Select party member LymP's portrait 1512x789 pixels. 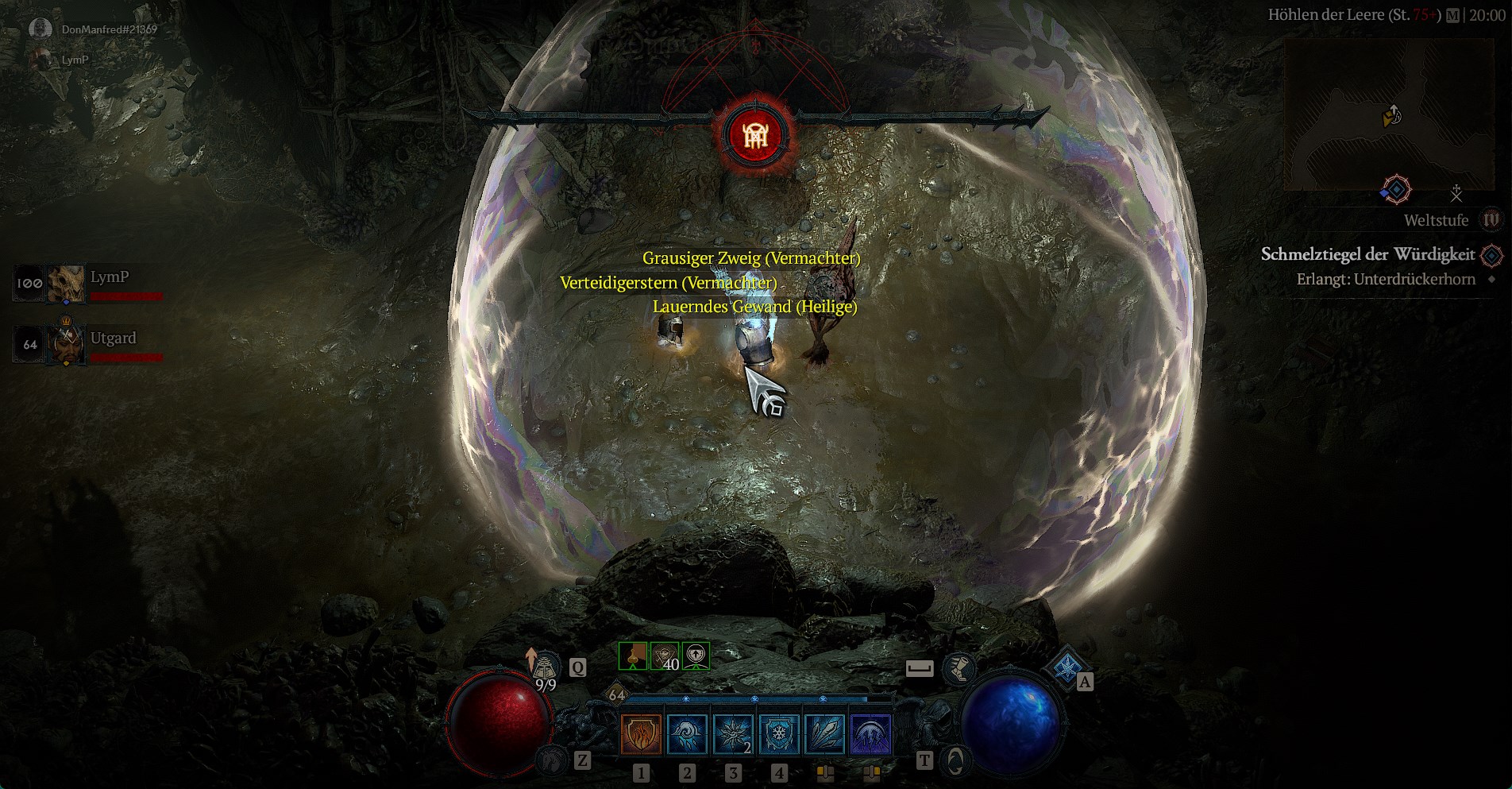coord(66,284)
